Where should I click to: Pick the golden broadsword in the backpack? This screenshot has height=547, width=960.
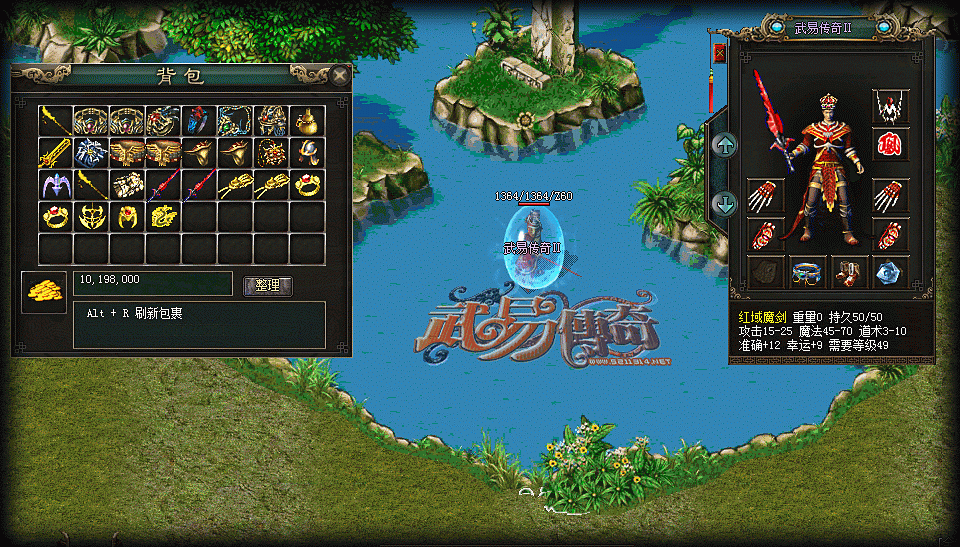click(x=56, y=154)
